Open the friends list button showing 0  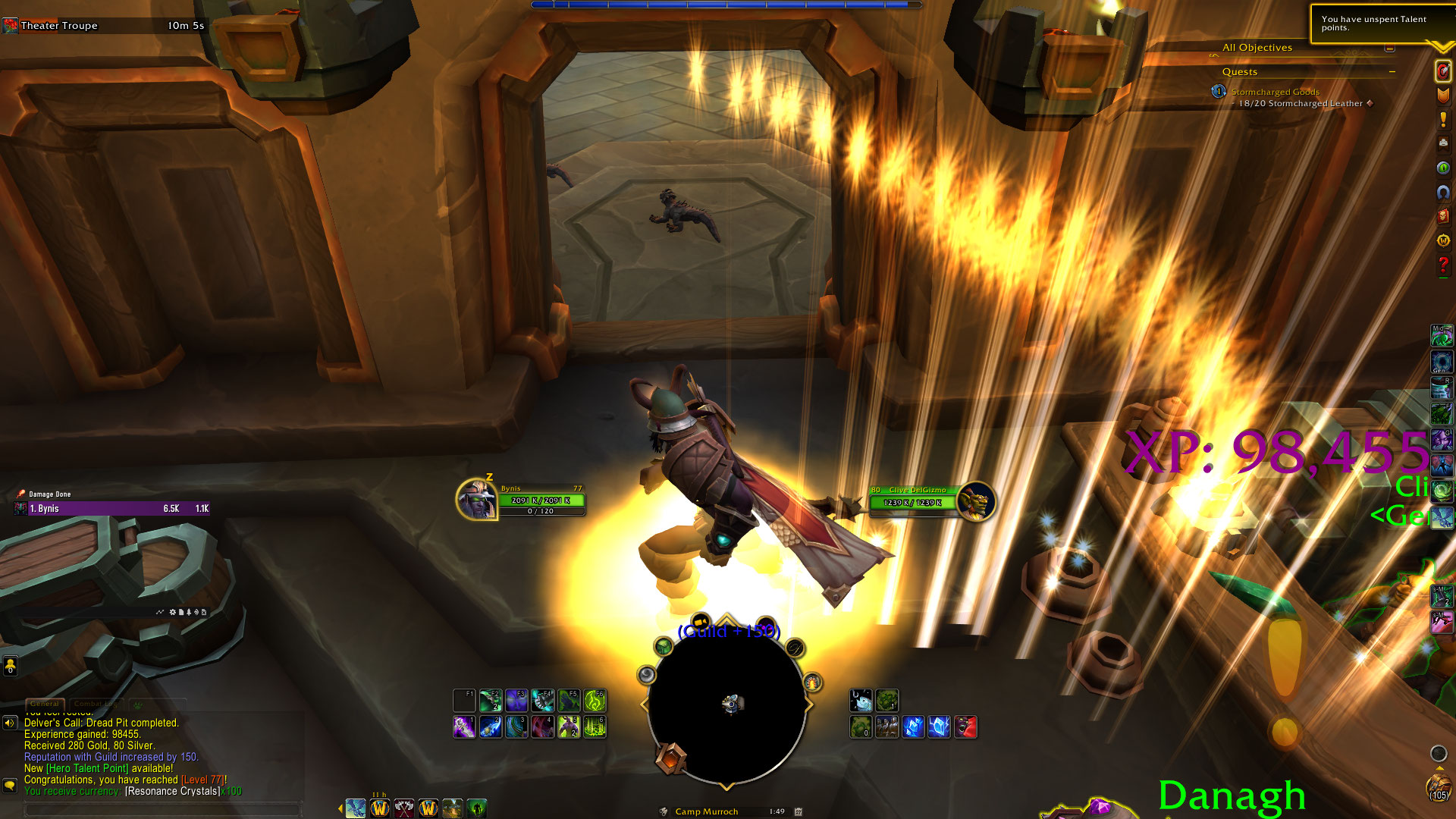point(10,666)
